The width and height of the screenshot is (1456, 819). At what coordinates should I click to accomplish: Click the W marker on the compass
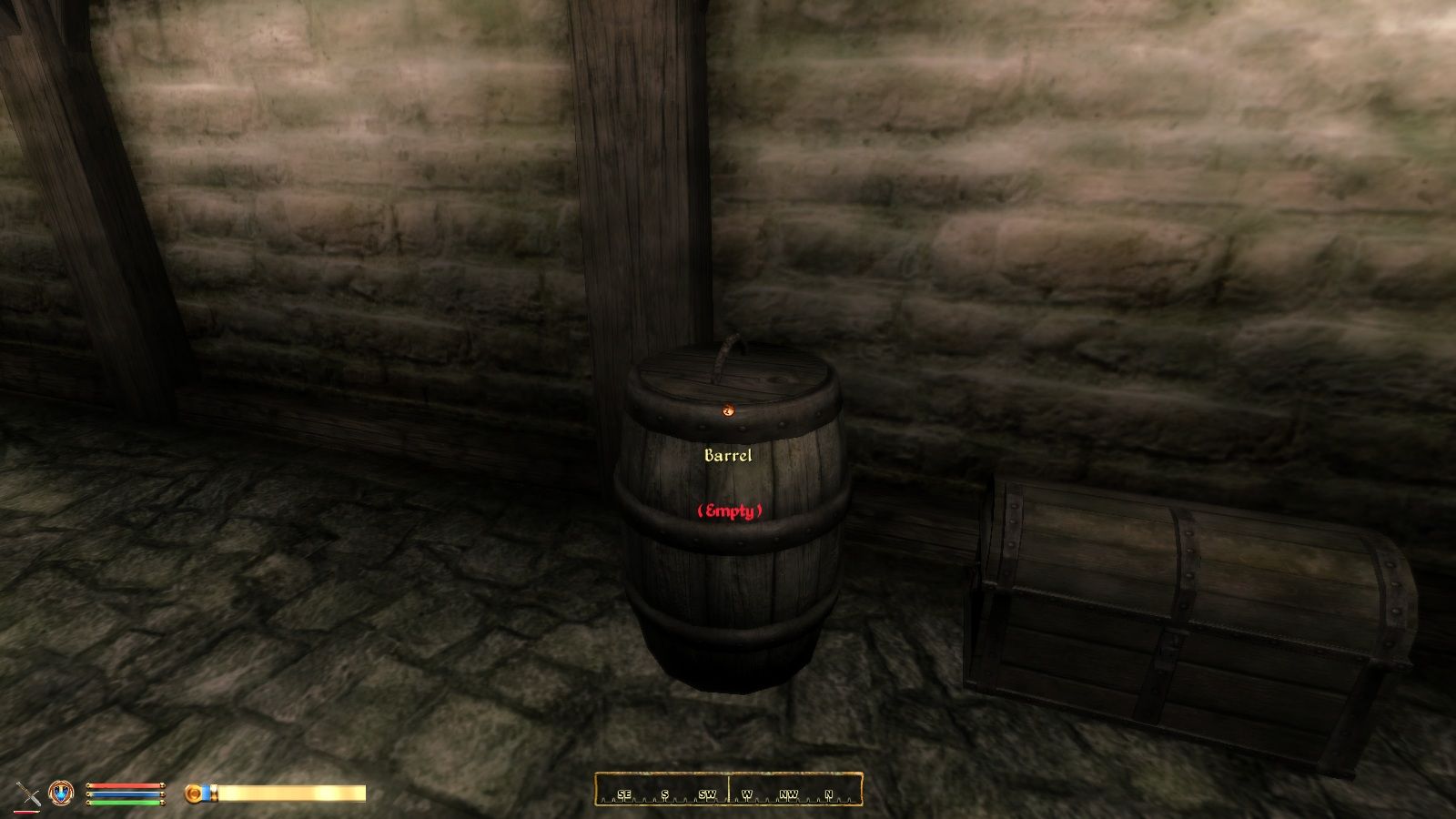[x=747, y=794]
